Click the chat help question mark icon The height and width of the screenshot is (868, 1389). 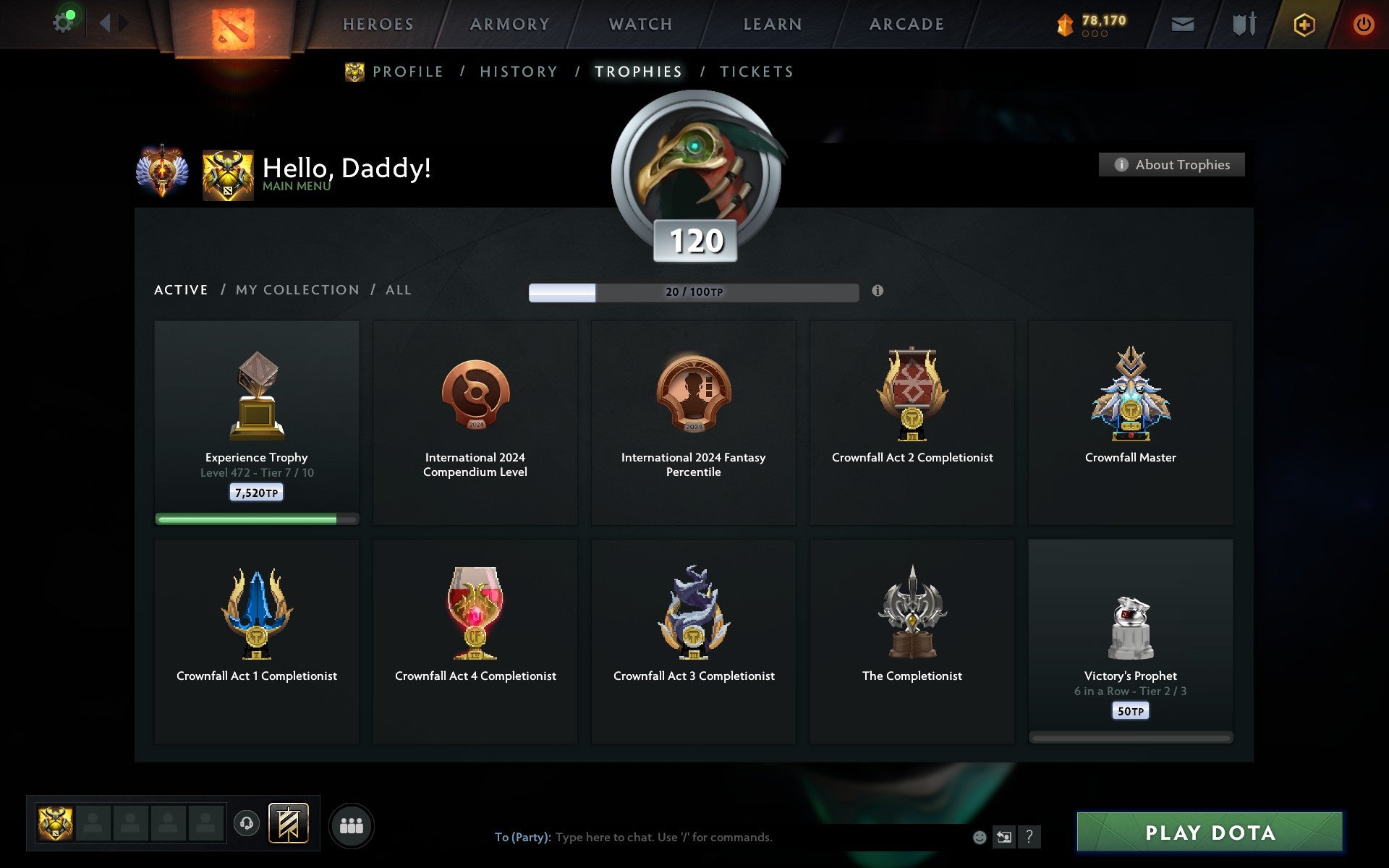point(1029,837)
